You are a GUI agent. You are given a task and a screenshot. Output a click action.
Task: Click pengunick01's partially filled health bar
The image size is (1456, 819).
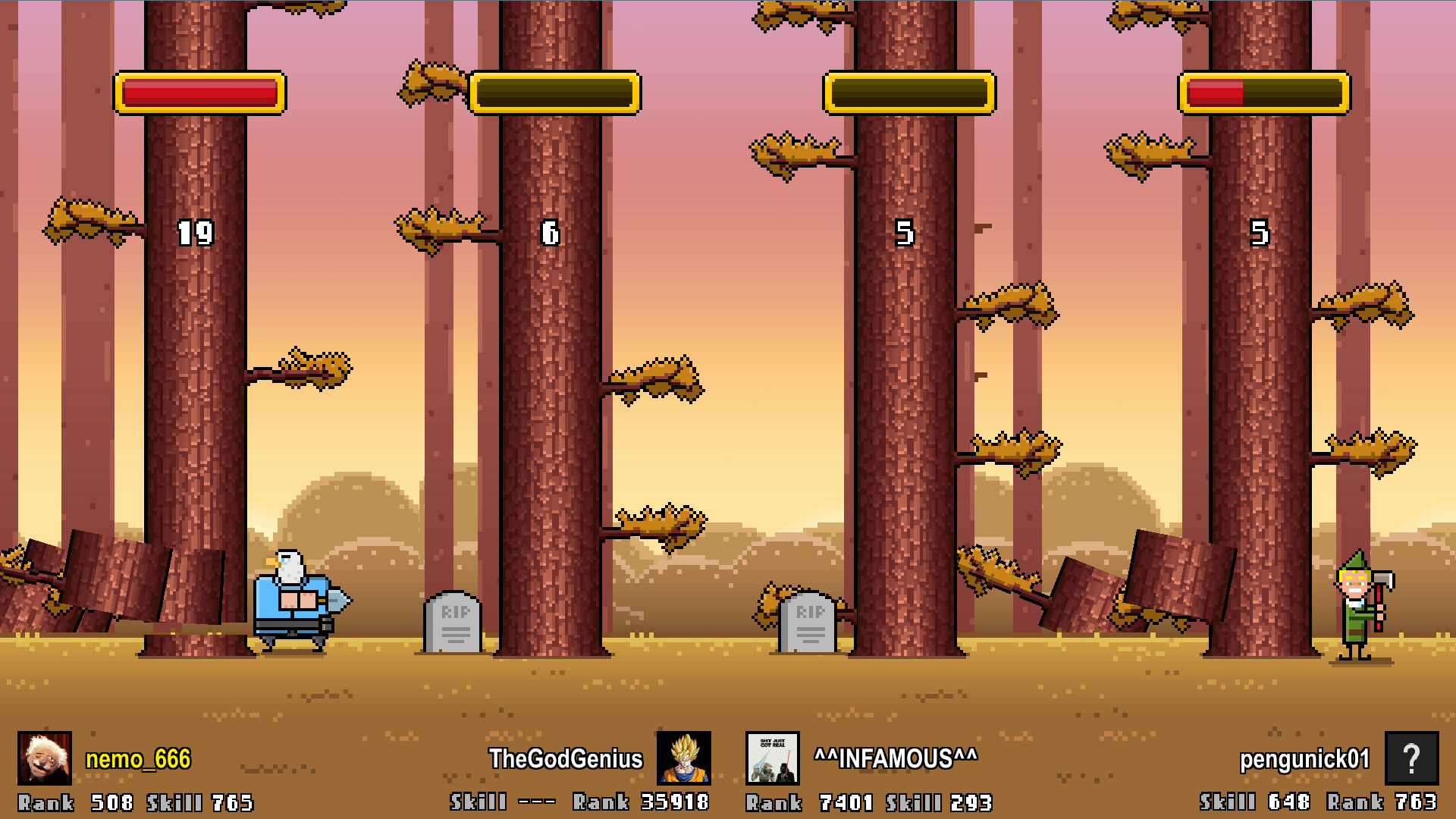(x=1263, y=93)
